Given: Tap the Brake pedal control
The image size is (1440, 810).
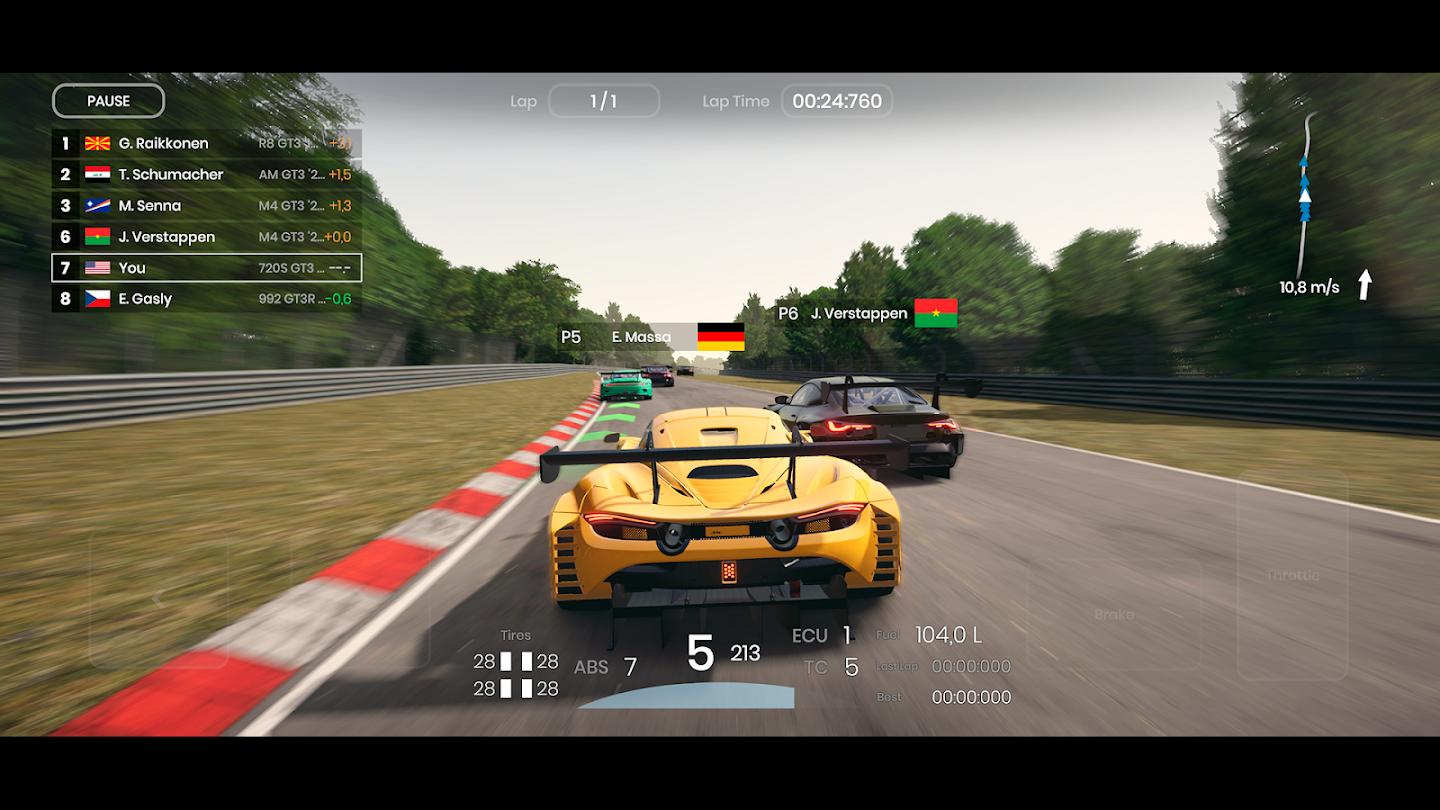Looking at the screenshot, I should tap(1113, 613).
